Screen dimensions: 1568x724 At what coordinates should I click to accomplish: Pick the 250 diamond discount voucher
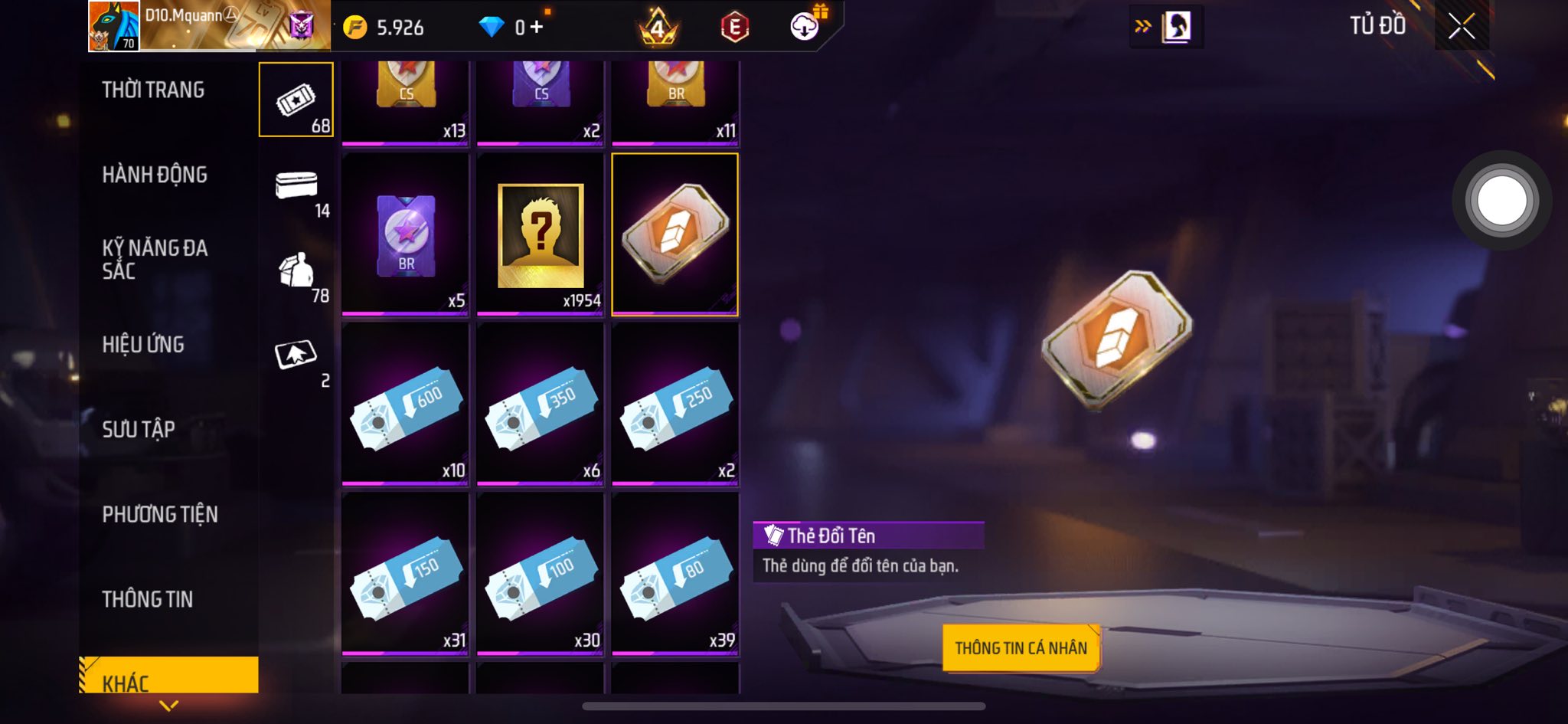[x=675, y=404]
